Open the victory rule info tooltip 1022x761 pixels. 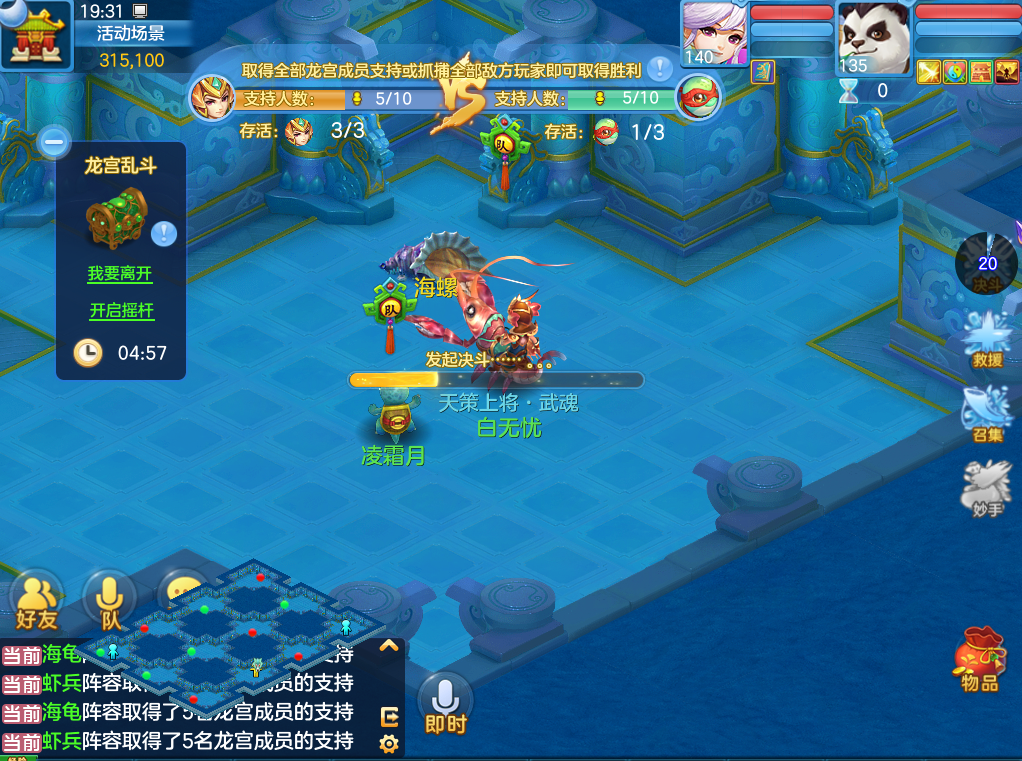coord(659,69)
